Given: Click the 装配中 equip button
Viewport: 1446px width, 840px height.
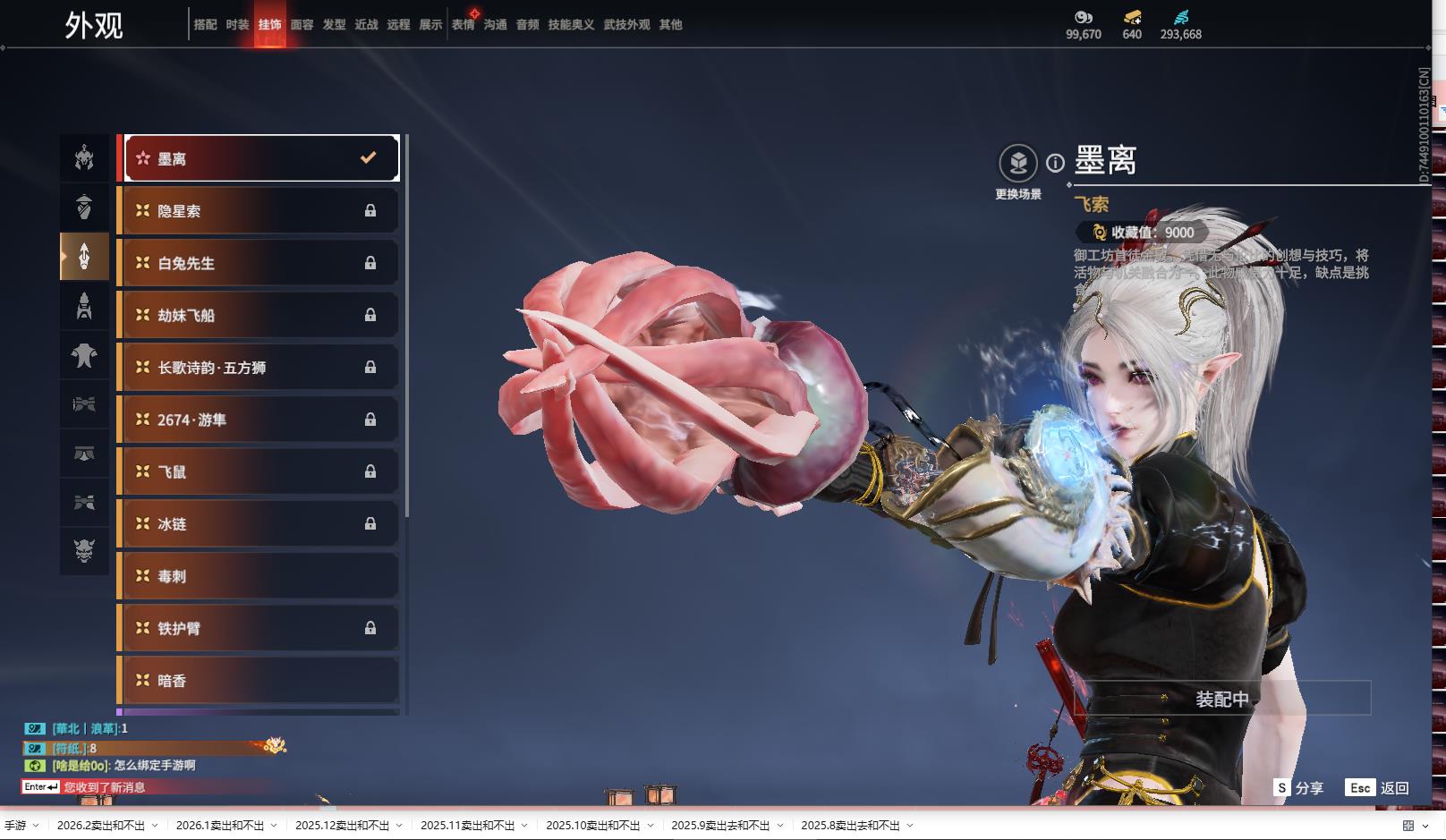Looking at the screenshot, I should (1222, 699).
